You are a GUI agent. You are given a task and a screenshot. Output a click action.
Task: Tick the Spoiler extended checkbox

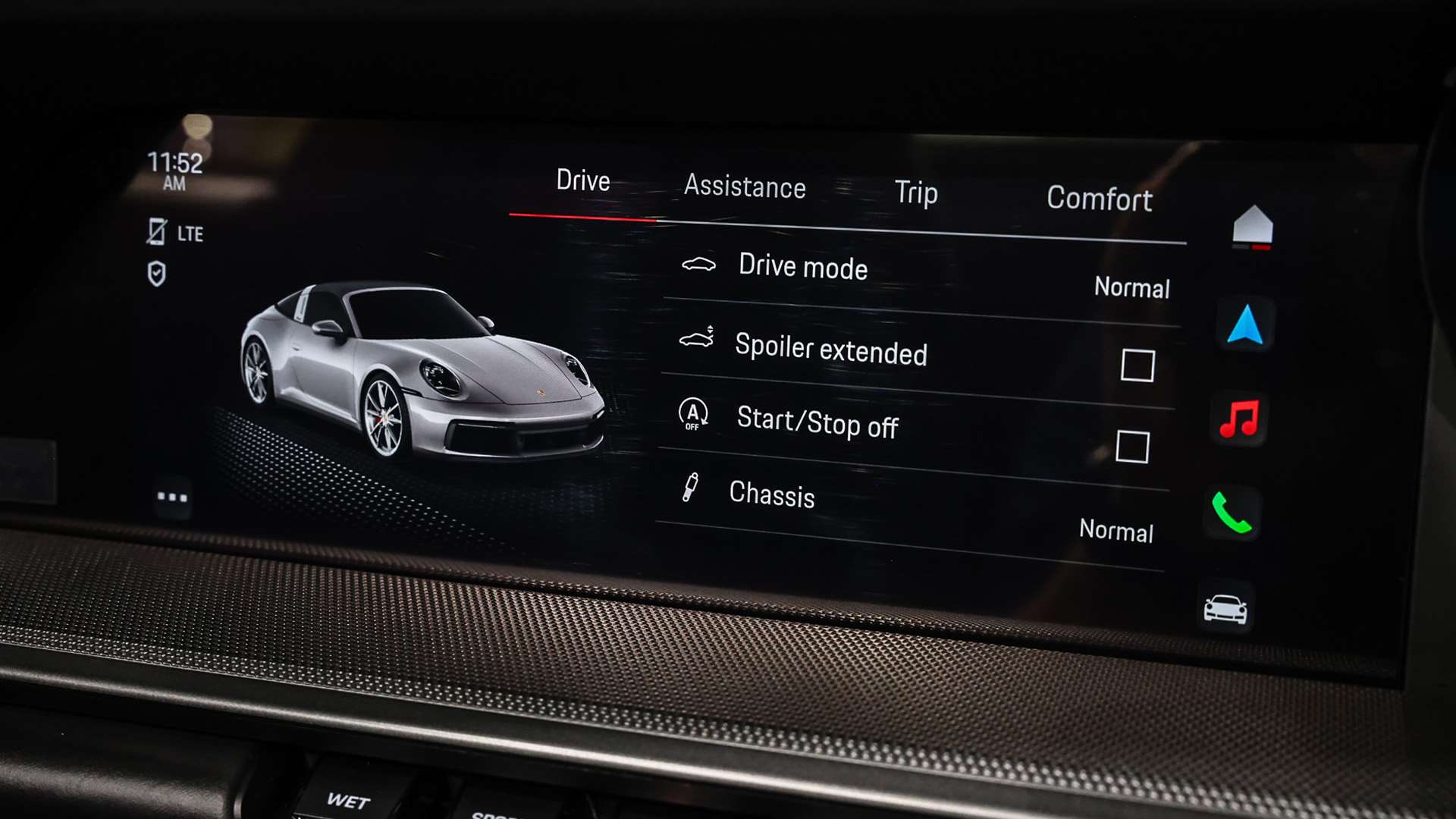[x=1137, y=366]
